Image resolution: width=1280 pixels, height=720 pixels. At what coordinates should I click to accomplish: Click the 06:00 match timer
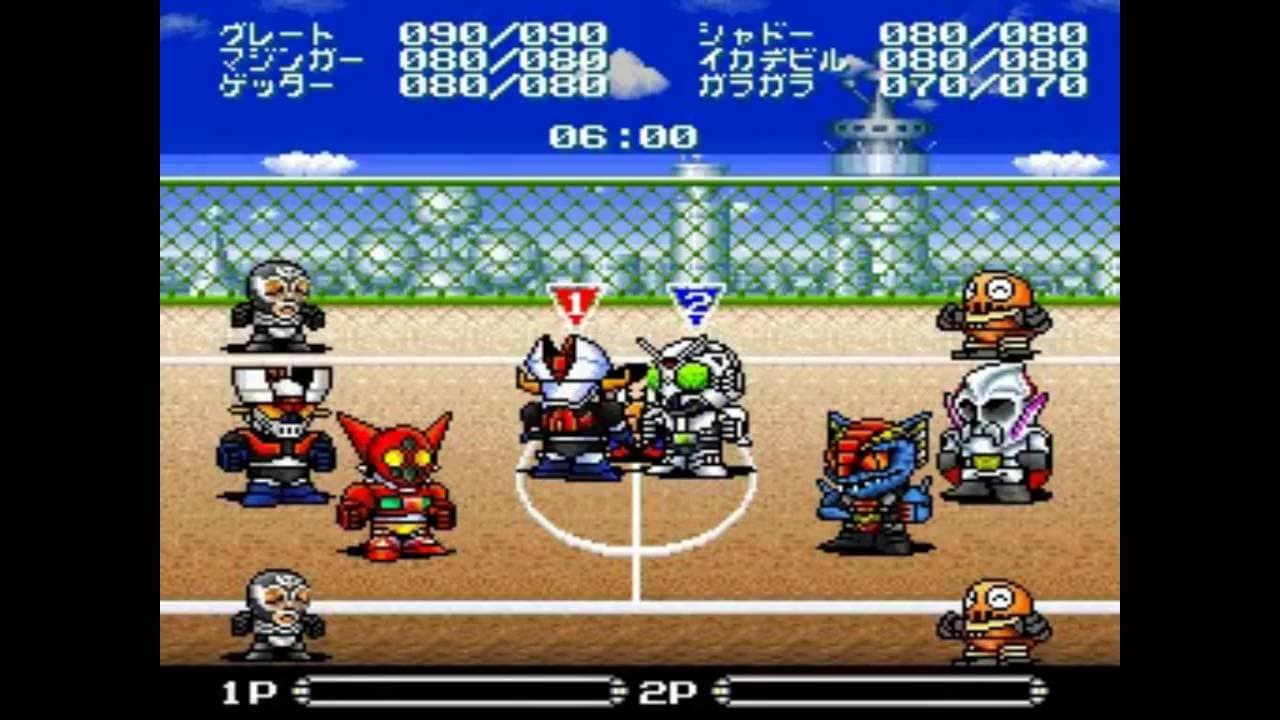(625, 137)
